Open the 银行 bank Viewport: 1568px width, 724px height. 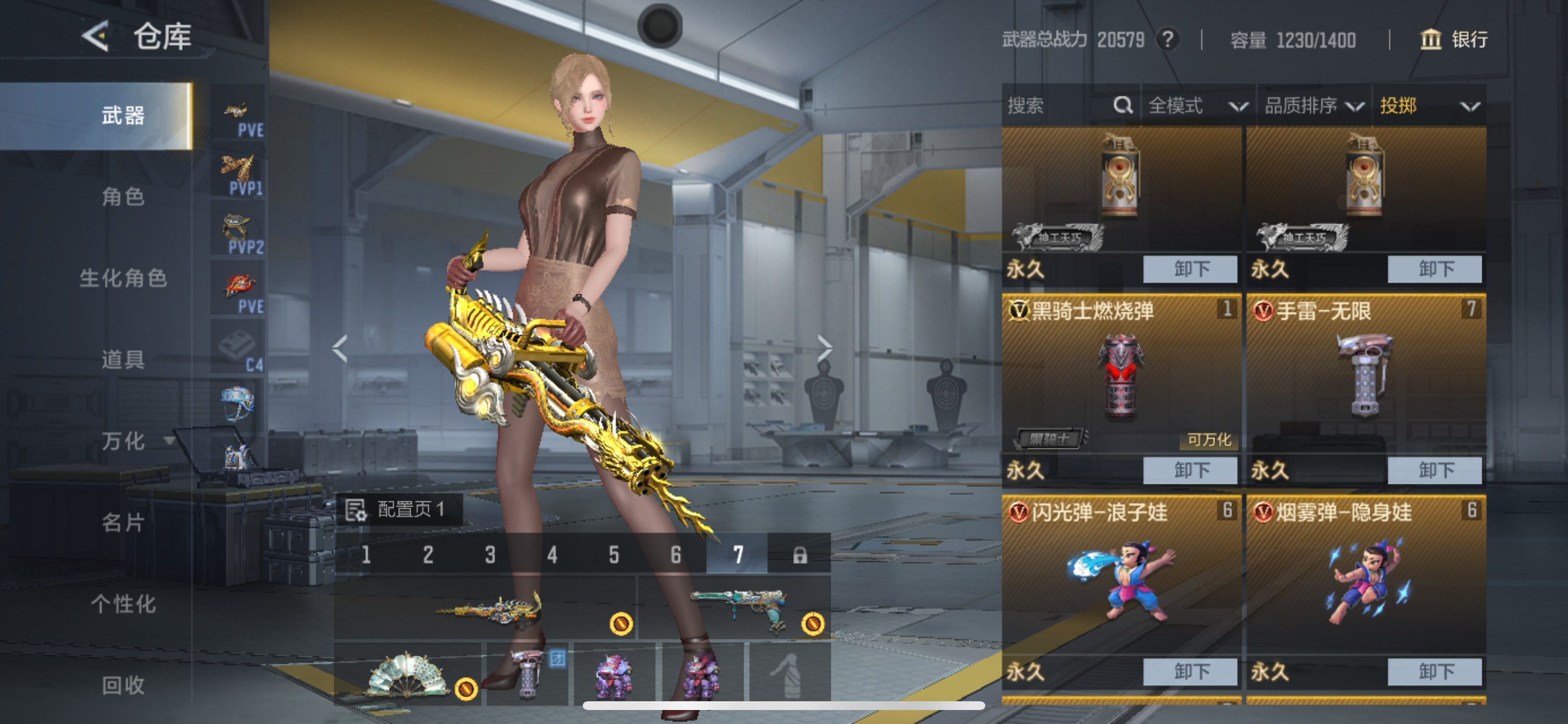[1454, 40]
